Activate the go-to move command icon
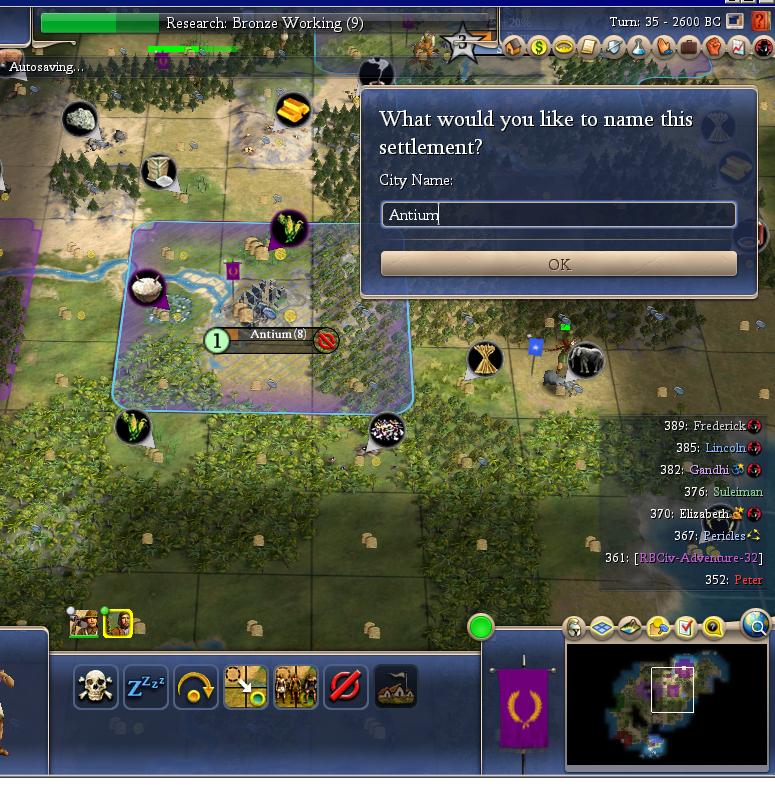 [246, 687]
